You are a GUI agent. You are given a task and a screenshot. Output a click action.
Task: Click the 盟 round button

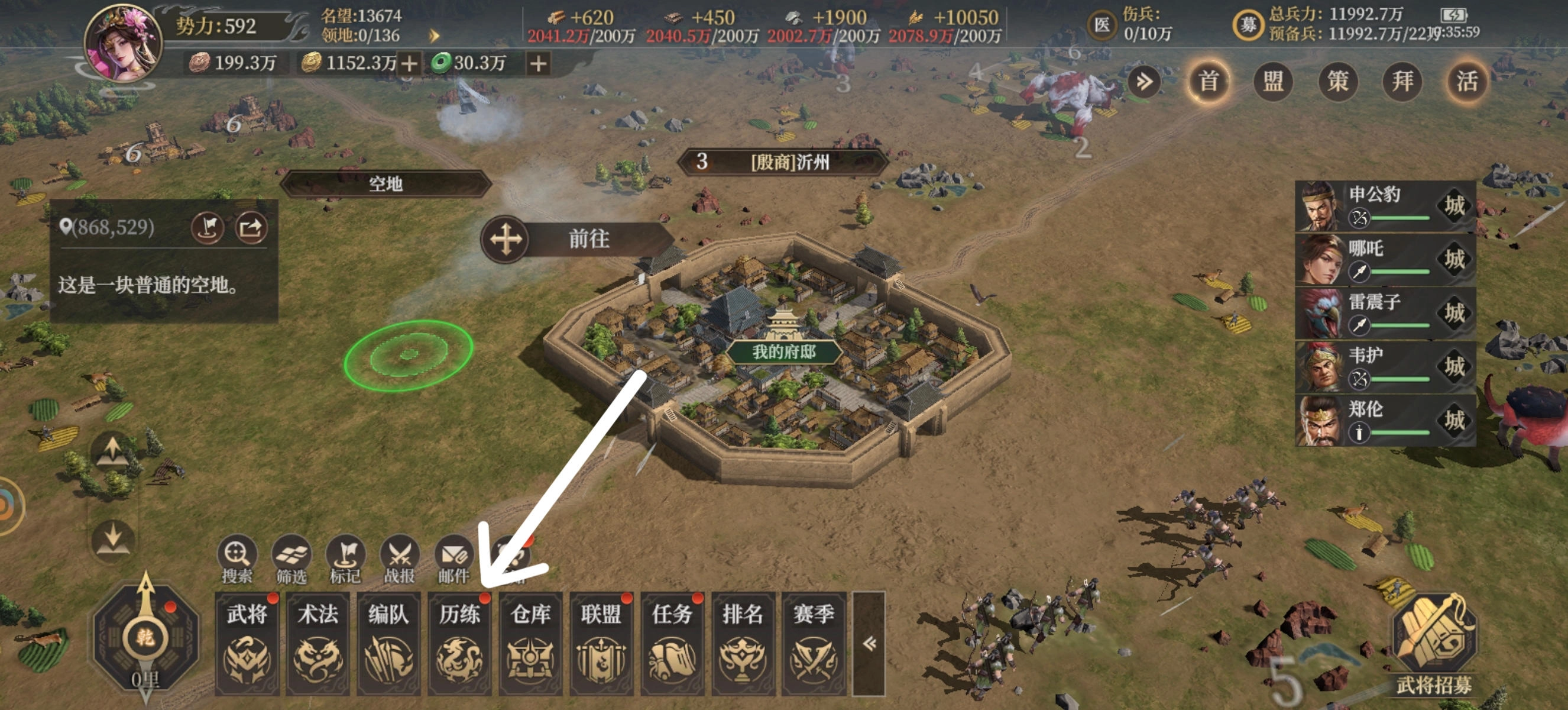pyautogui.click(x=1274, y=81)
